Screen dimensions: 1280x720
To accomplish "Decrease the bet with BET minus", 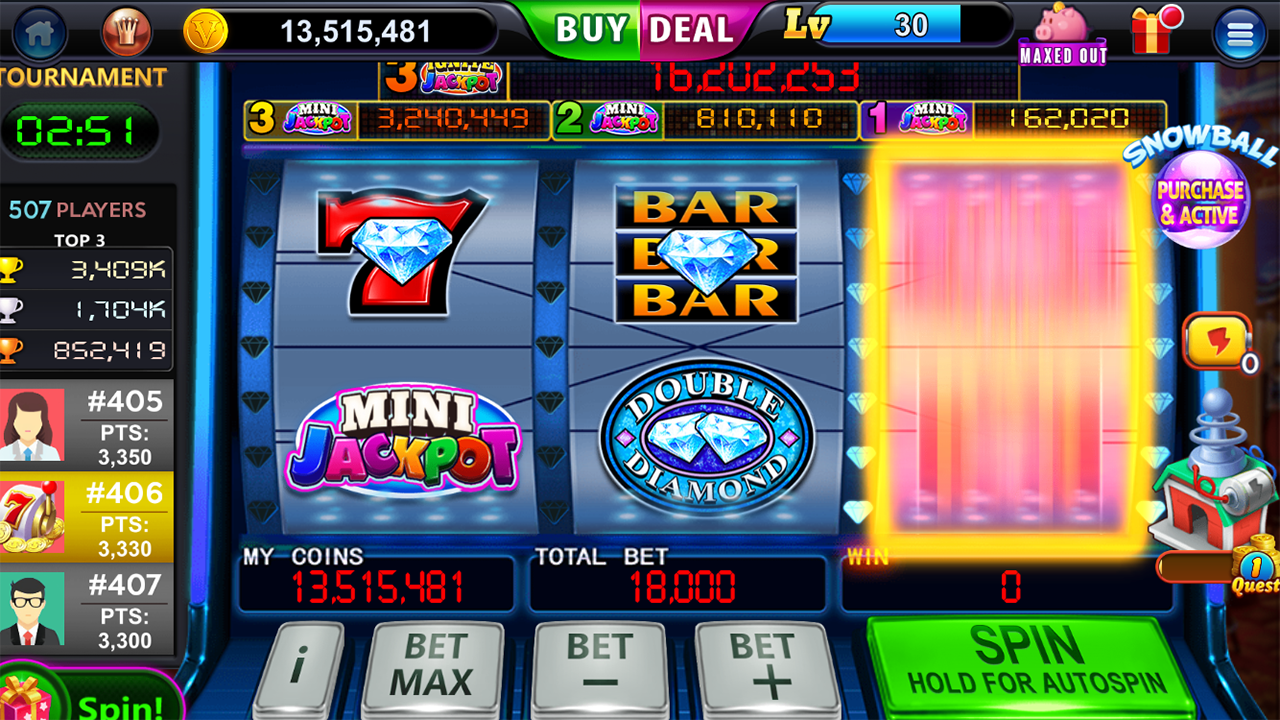I will pos(600,662).
